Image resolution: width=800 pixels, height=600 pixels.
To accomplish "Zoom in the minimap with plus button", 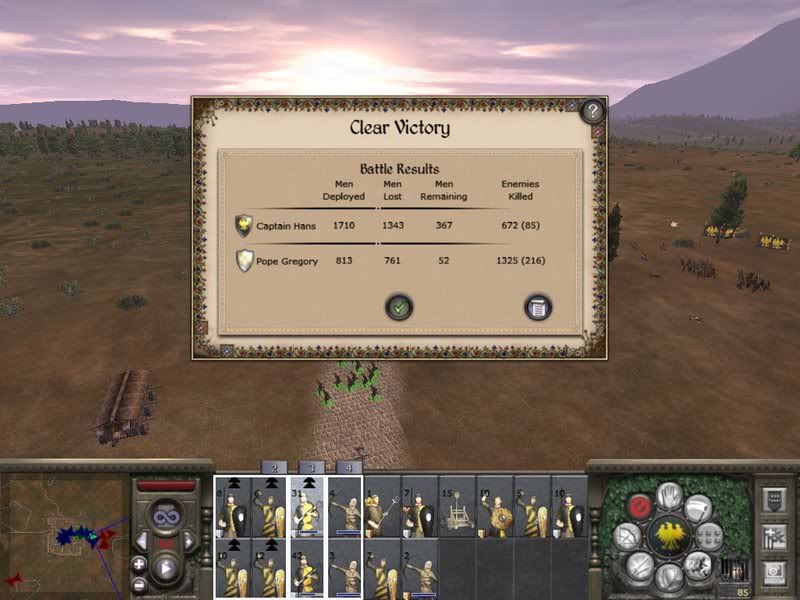I will coord(139,564).
